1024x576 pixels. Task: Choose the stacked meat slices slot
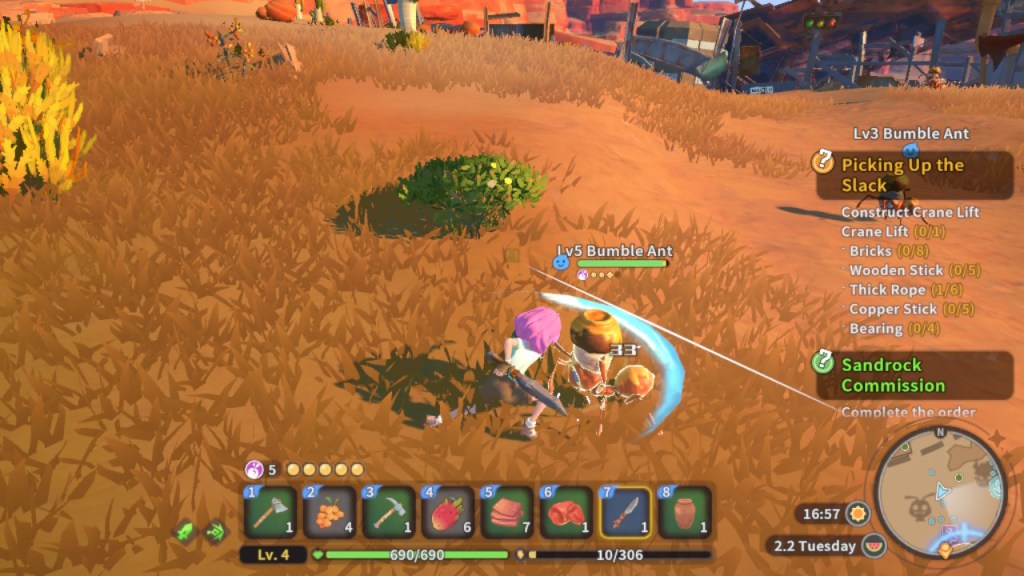tap(507, 512)
